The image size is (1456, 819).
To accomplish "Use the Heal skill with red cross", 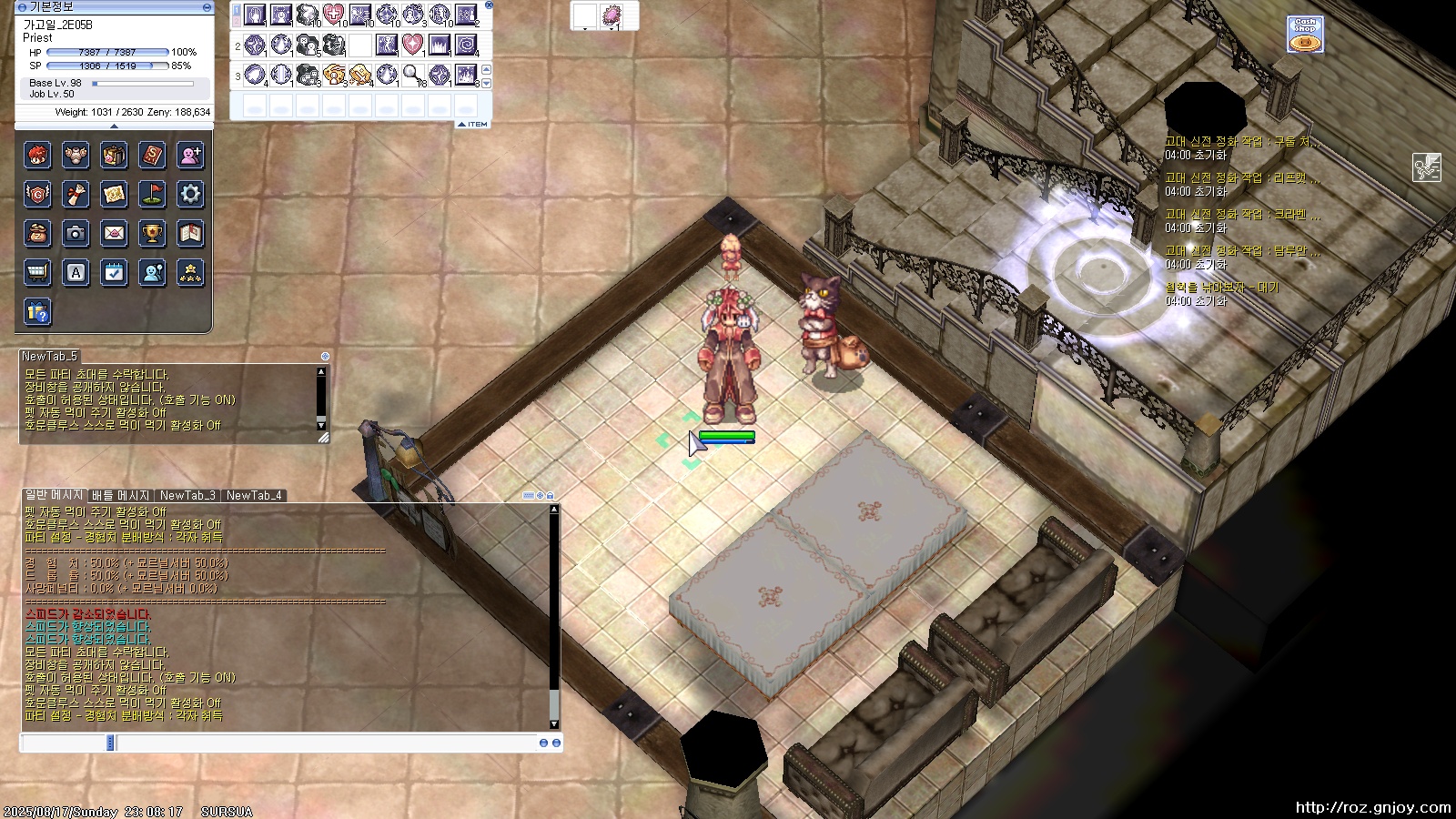I will (x=334, y=15).
